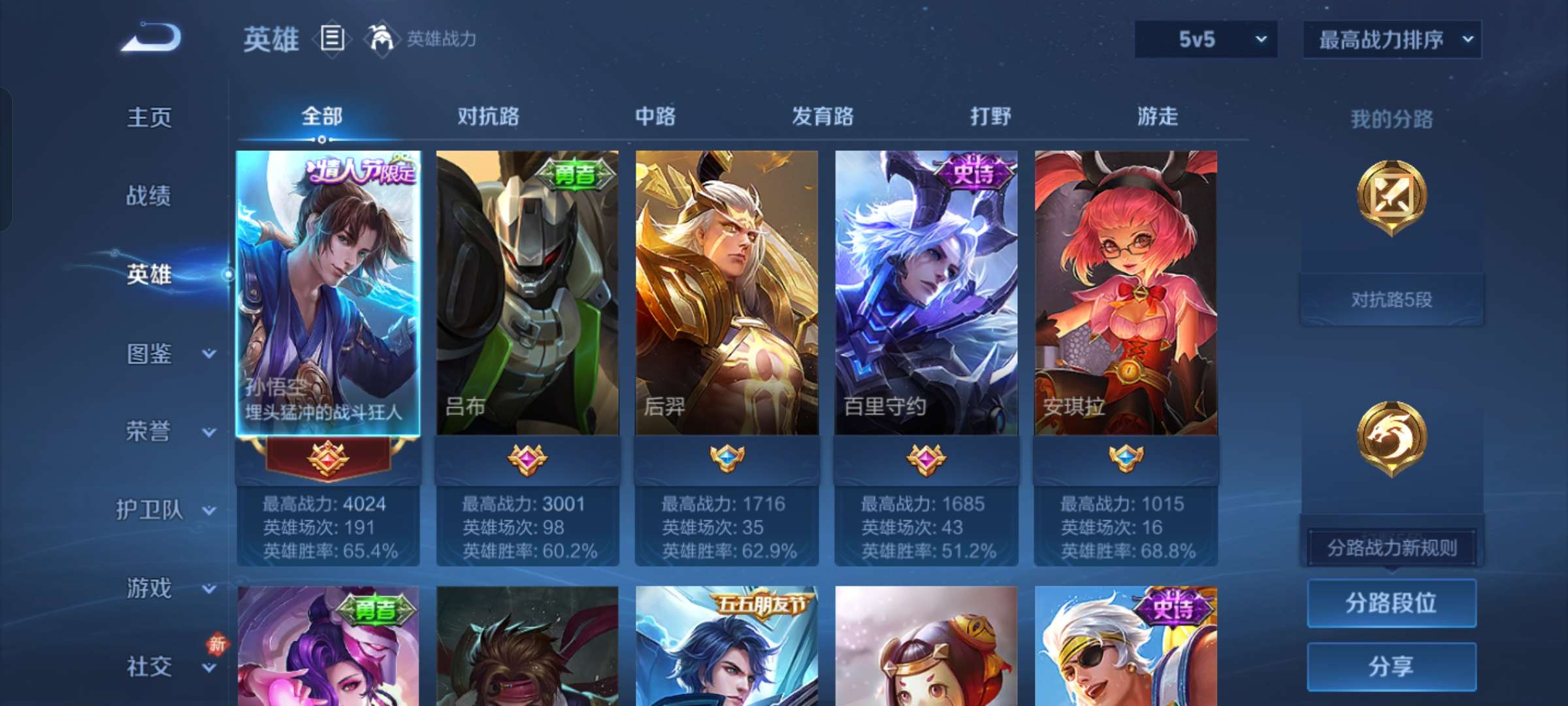Open the 5v5 mode dropdown
Screen dimensions: 1568x706
point(1205,39)
